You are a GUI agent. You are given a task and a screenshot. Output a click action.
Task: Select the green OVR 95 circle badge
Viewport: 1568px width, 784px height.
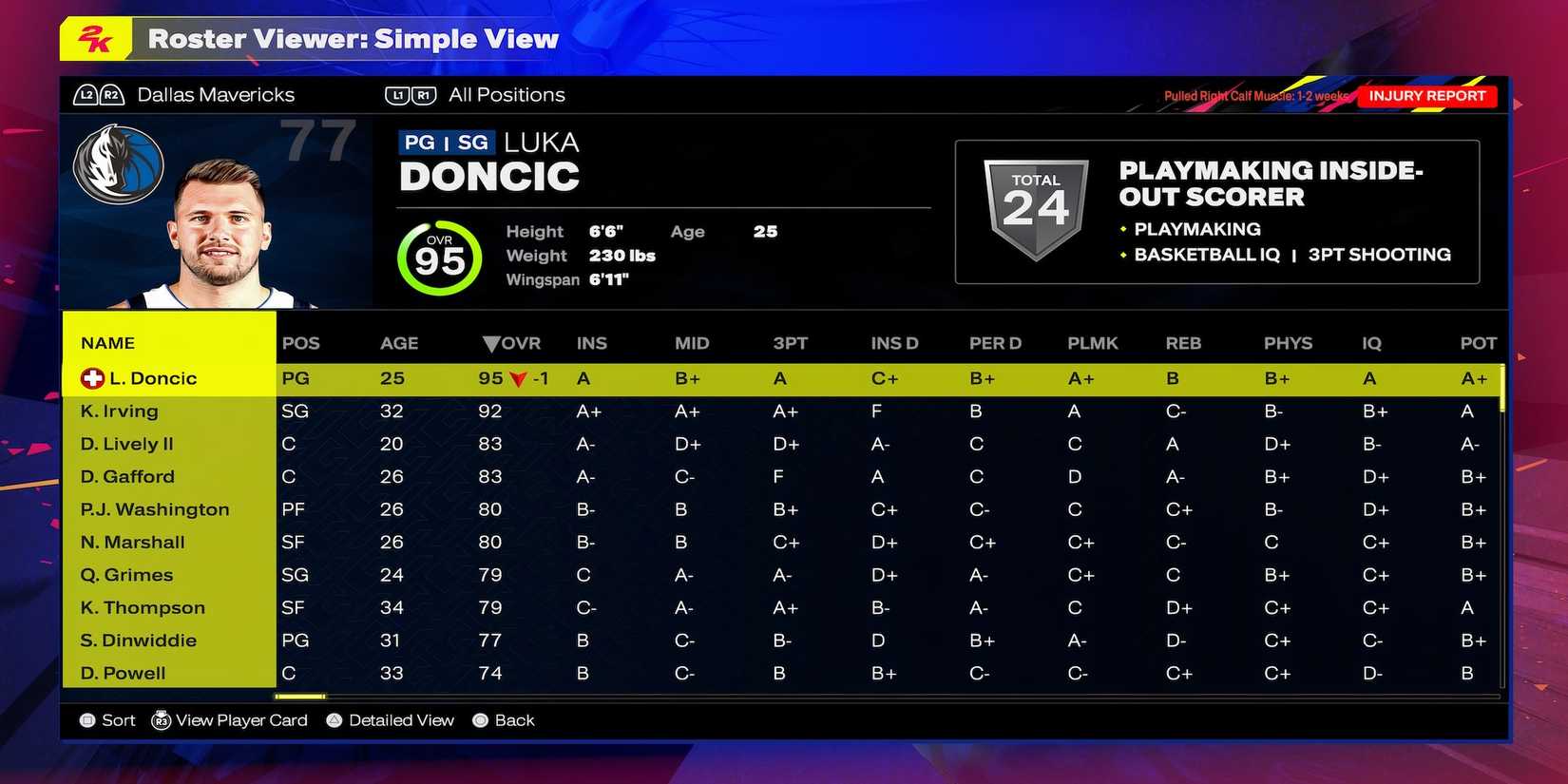(x=438, y=257)
